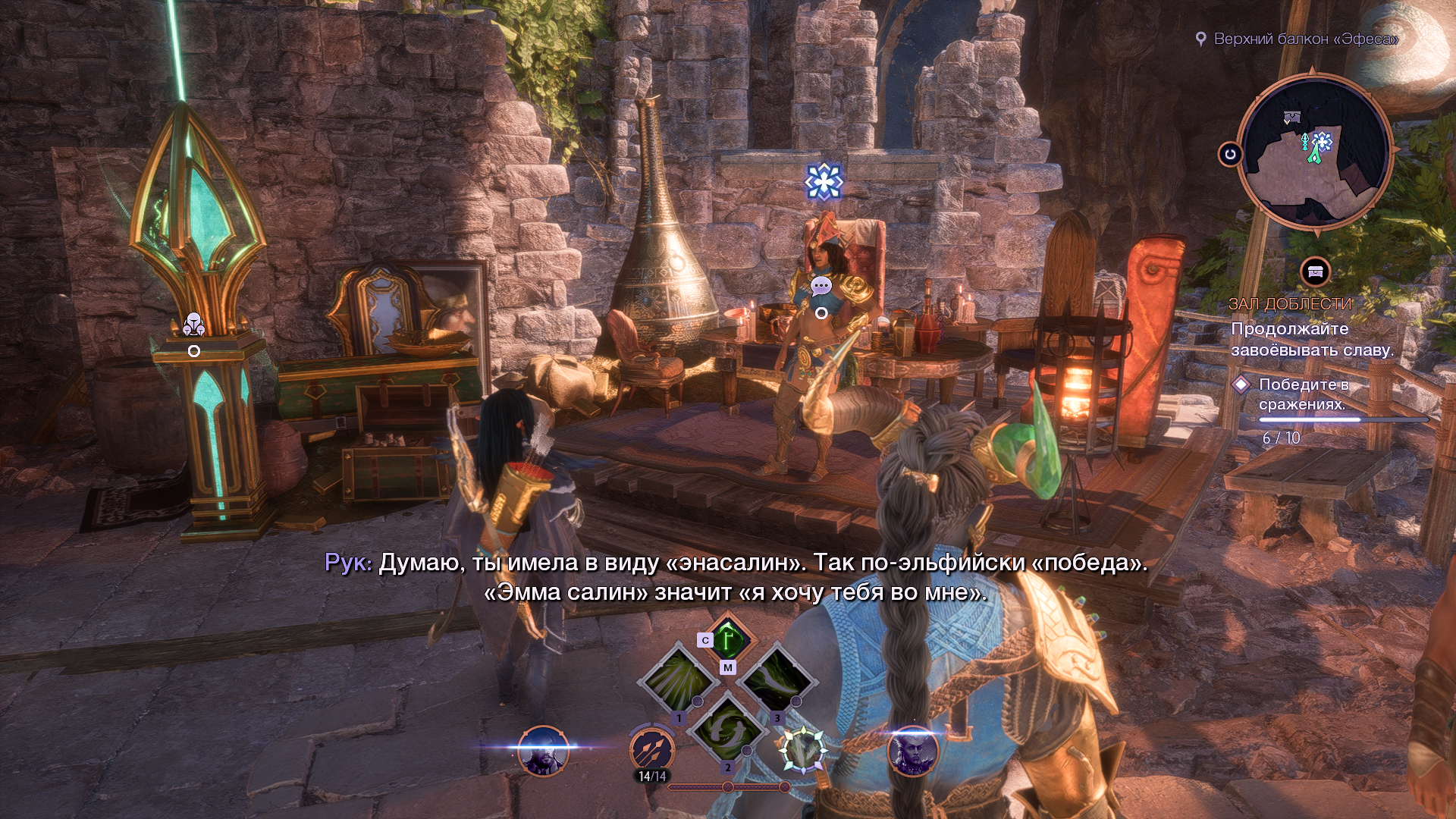Click the round button left of minimap
1456x819 pixels.
1230,155
